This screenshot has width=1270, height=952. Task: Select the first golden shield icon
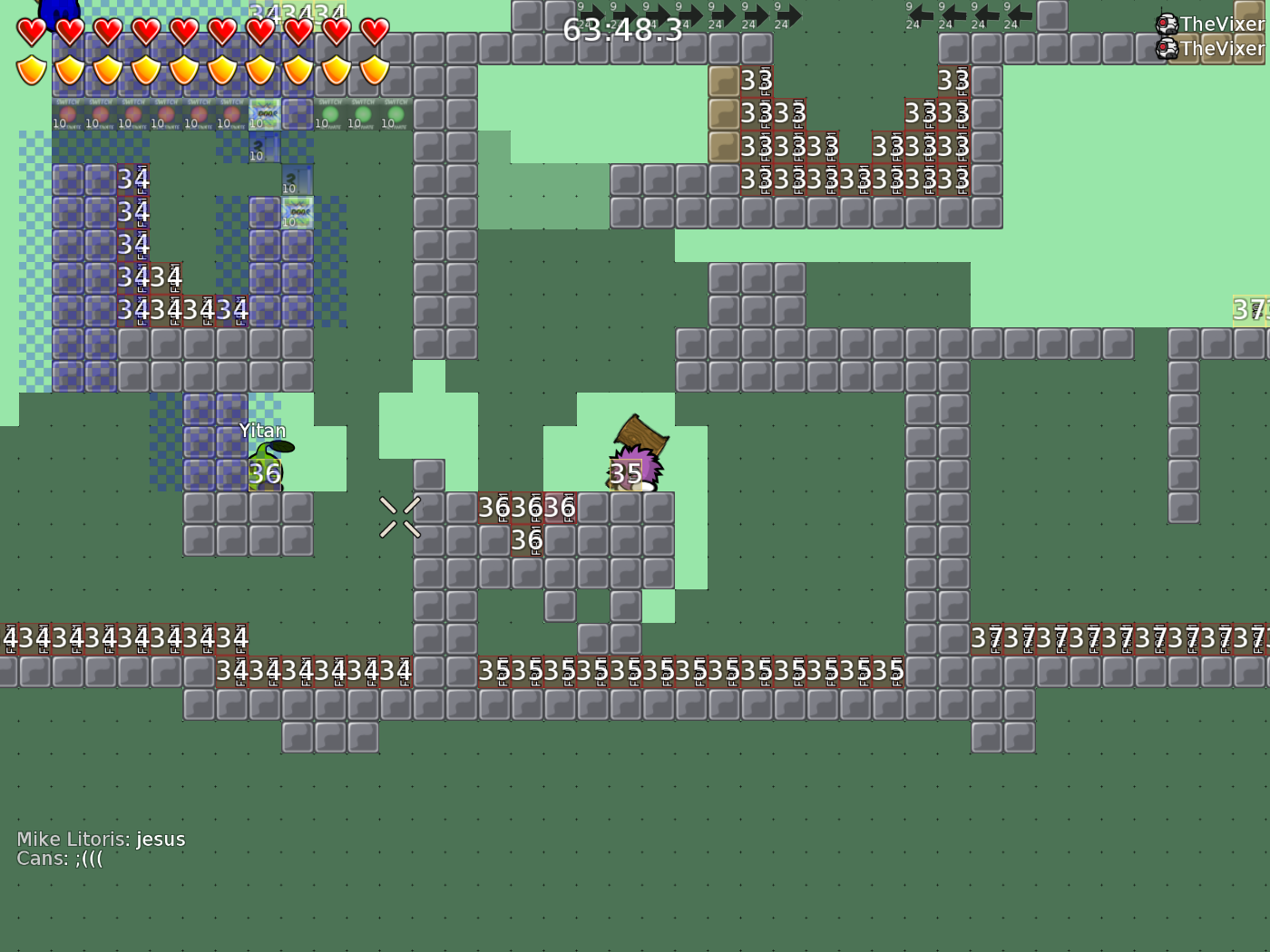(x=30, y=69)
